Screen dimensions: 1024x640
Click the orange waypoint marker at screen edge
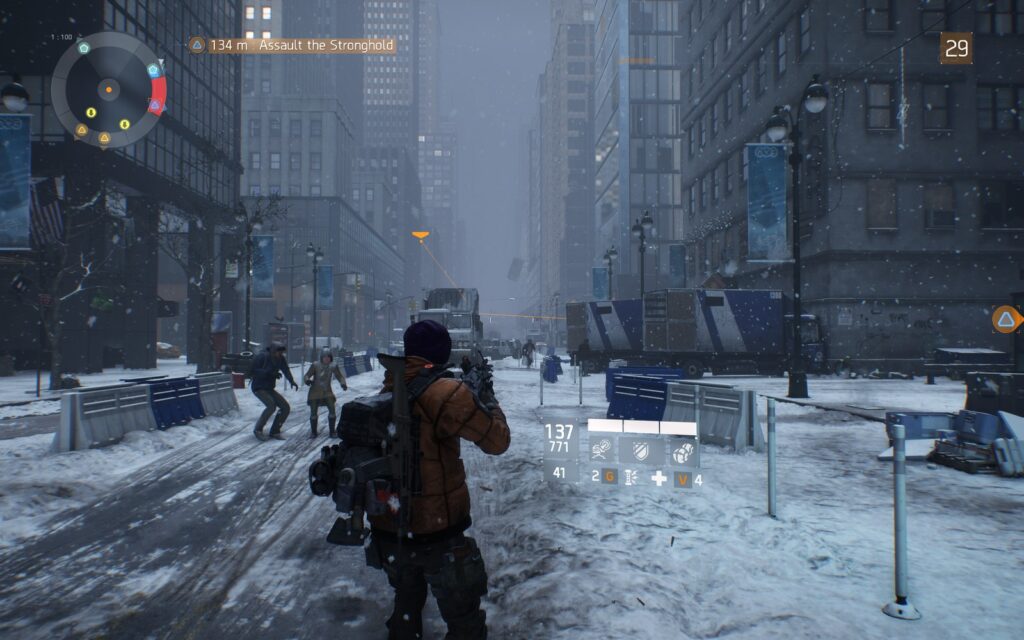pos(1006,319)
